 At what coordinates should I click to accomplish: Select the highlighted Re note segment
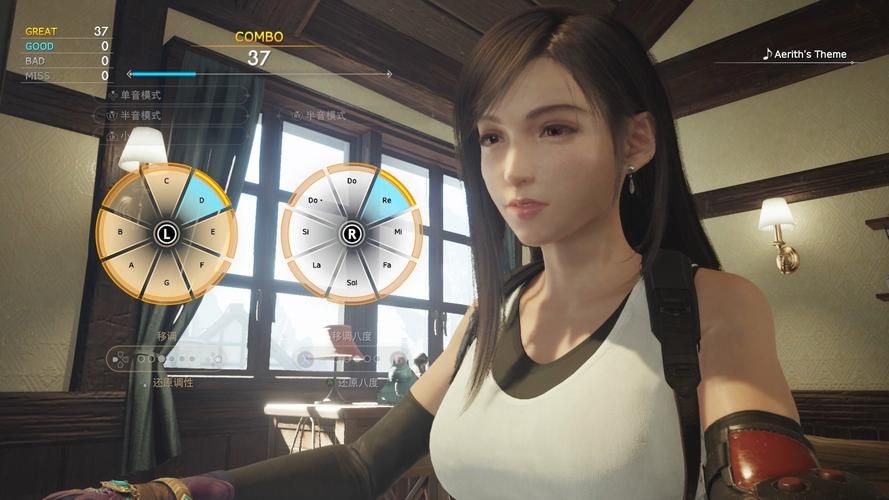(385, 198)
